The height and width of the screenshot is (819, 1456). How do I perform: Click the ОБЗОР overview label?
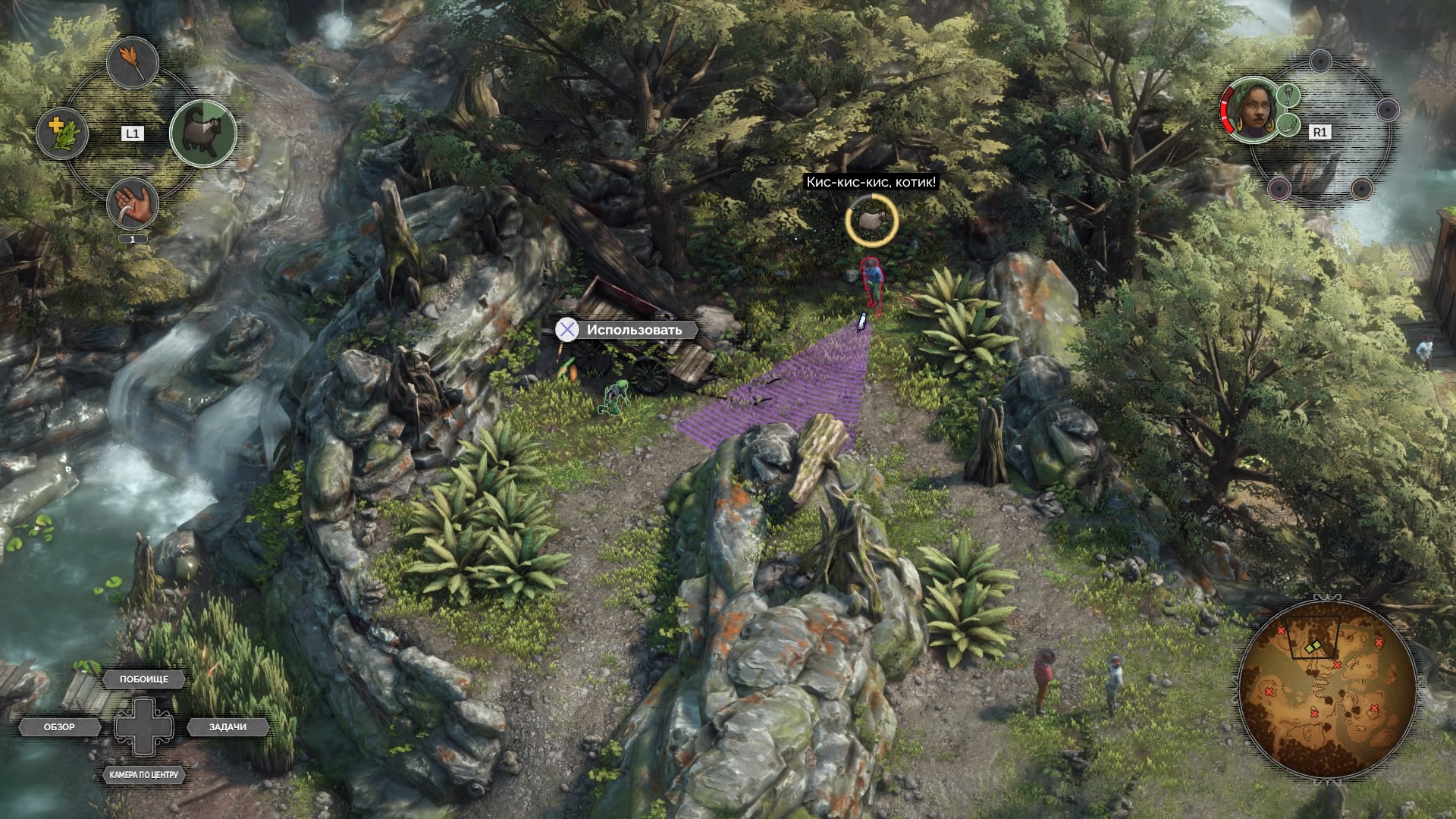(x=60, y=727)
